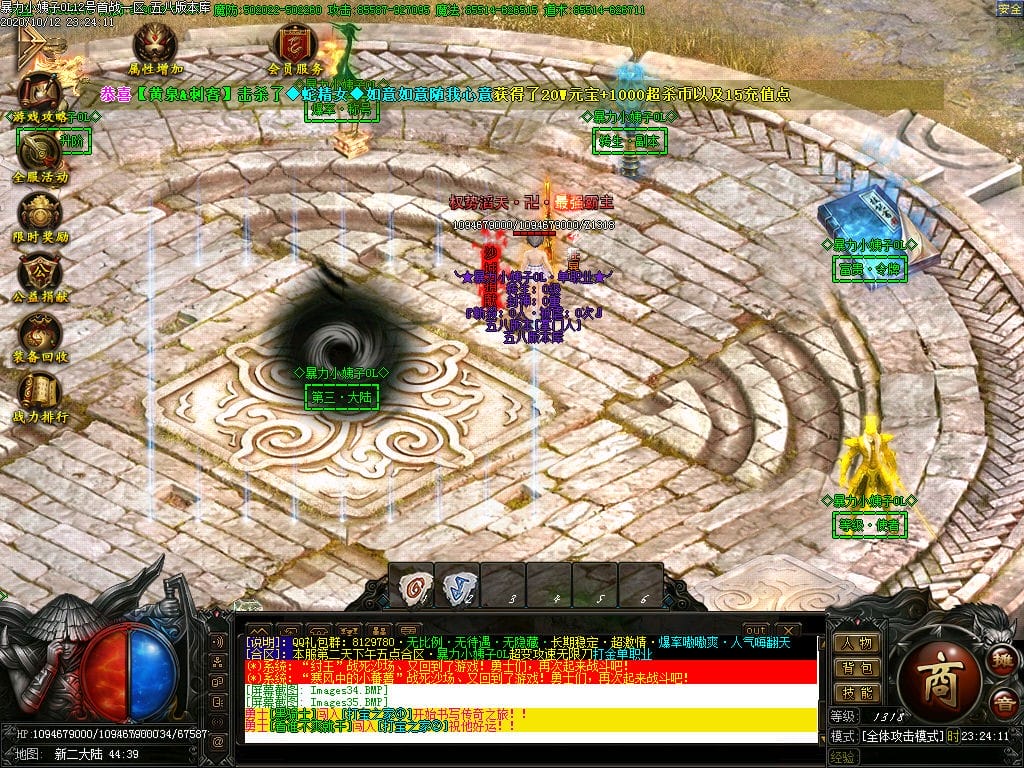1024x768 pixels.
Task: Open the 限时奖励 timed rewards icon
Action: pos(40,212)
